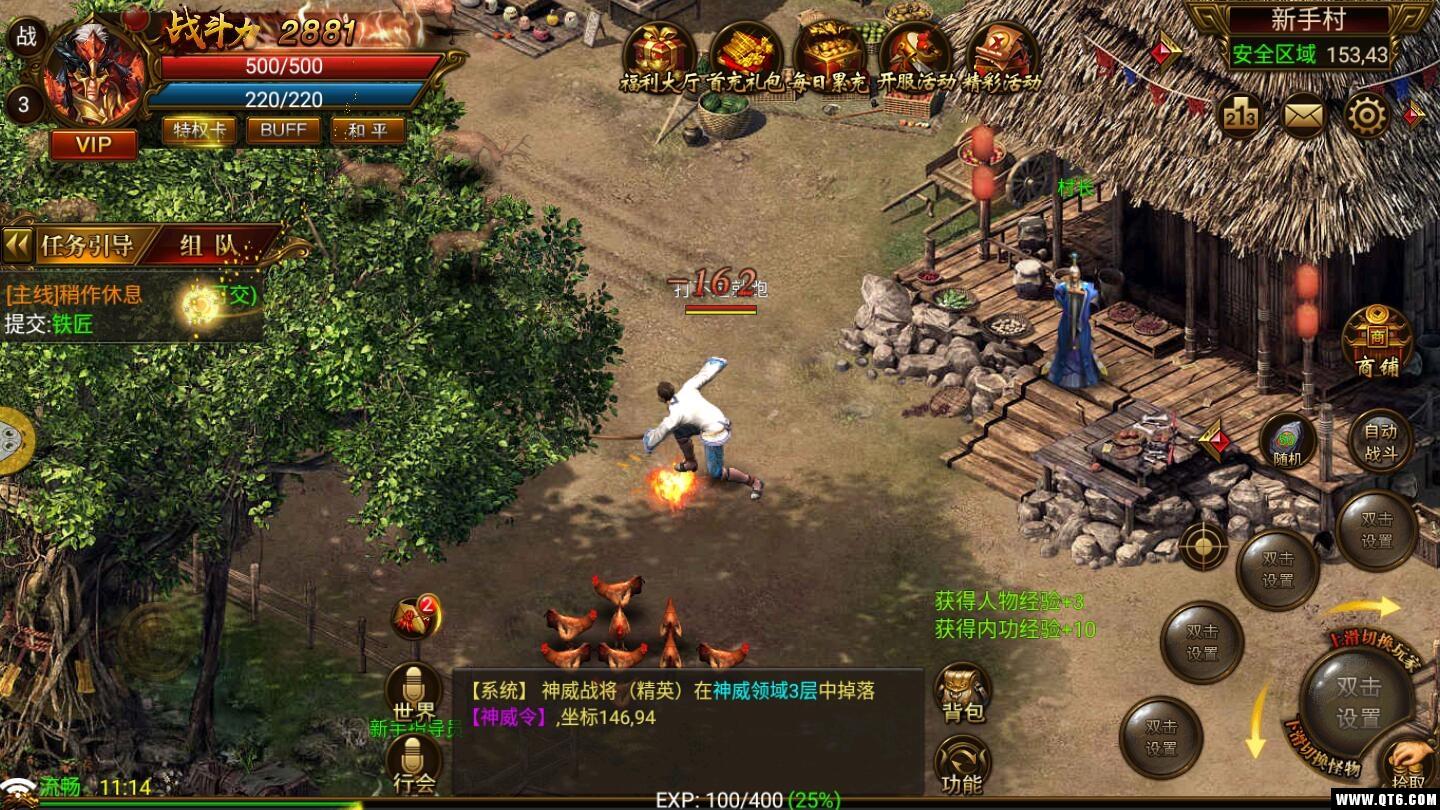
Task: Open the game settings gear
Action: tap(1365, 116)
